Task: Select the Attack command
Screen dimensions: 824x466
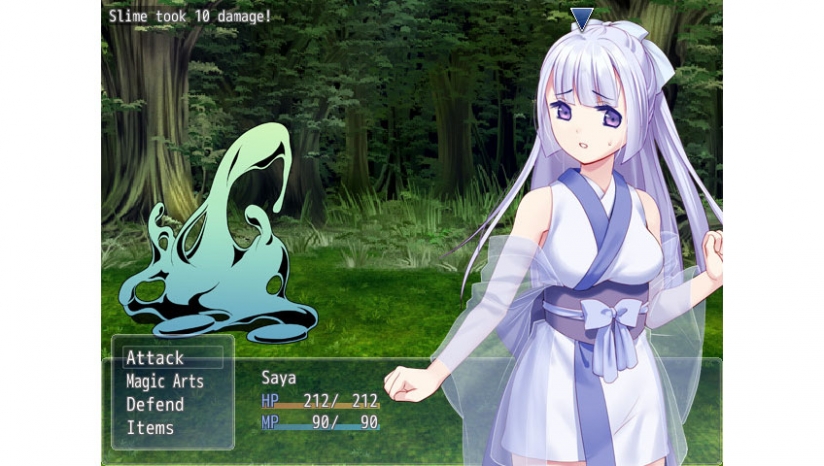Action: click(156, 358)
